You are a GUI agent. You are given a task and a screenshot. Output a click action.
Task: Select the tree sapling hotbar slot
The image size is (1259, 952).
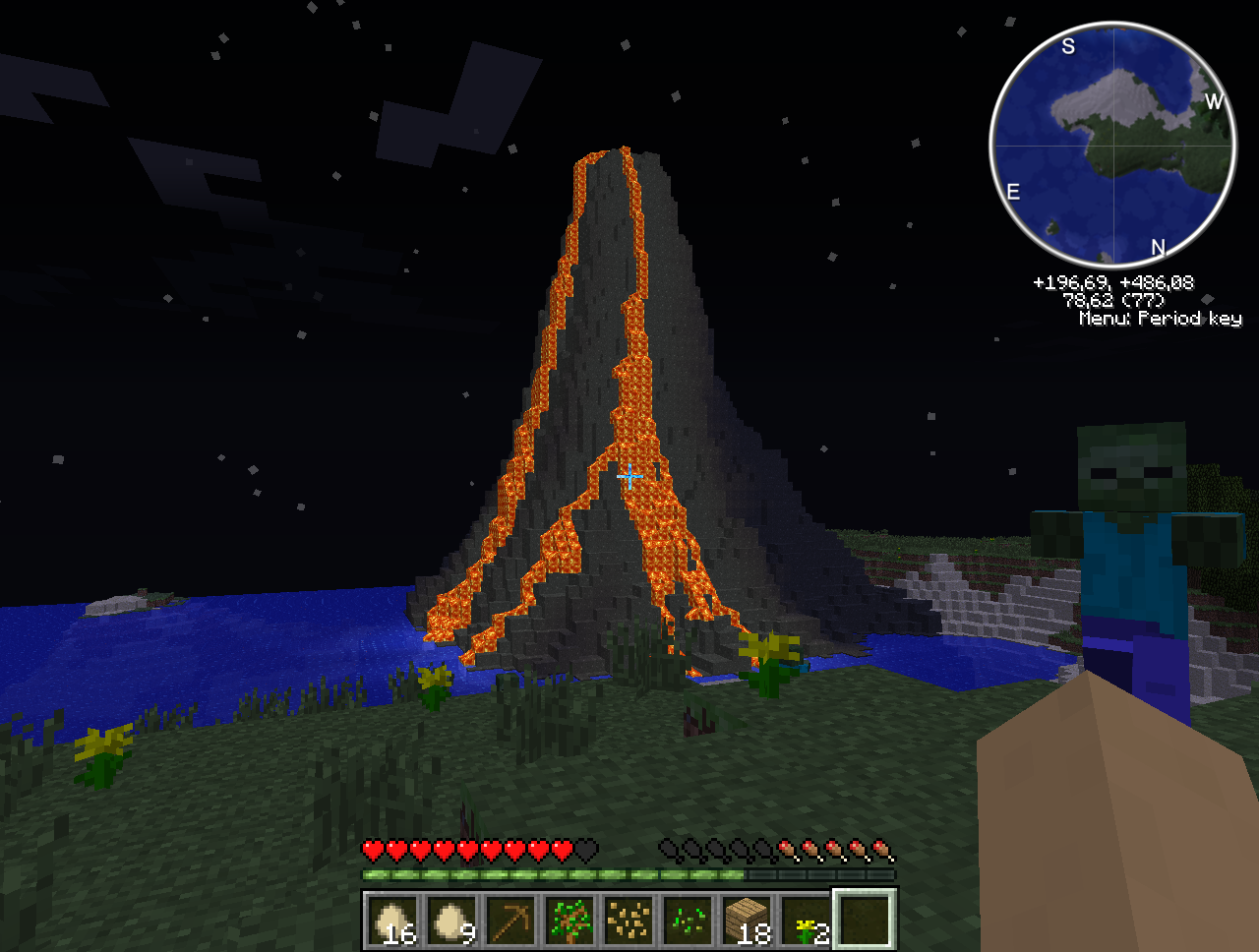pos(570,921)
